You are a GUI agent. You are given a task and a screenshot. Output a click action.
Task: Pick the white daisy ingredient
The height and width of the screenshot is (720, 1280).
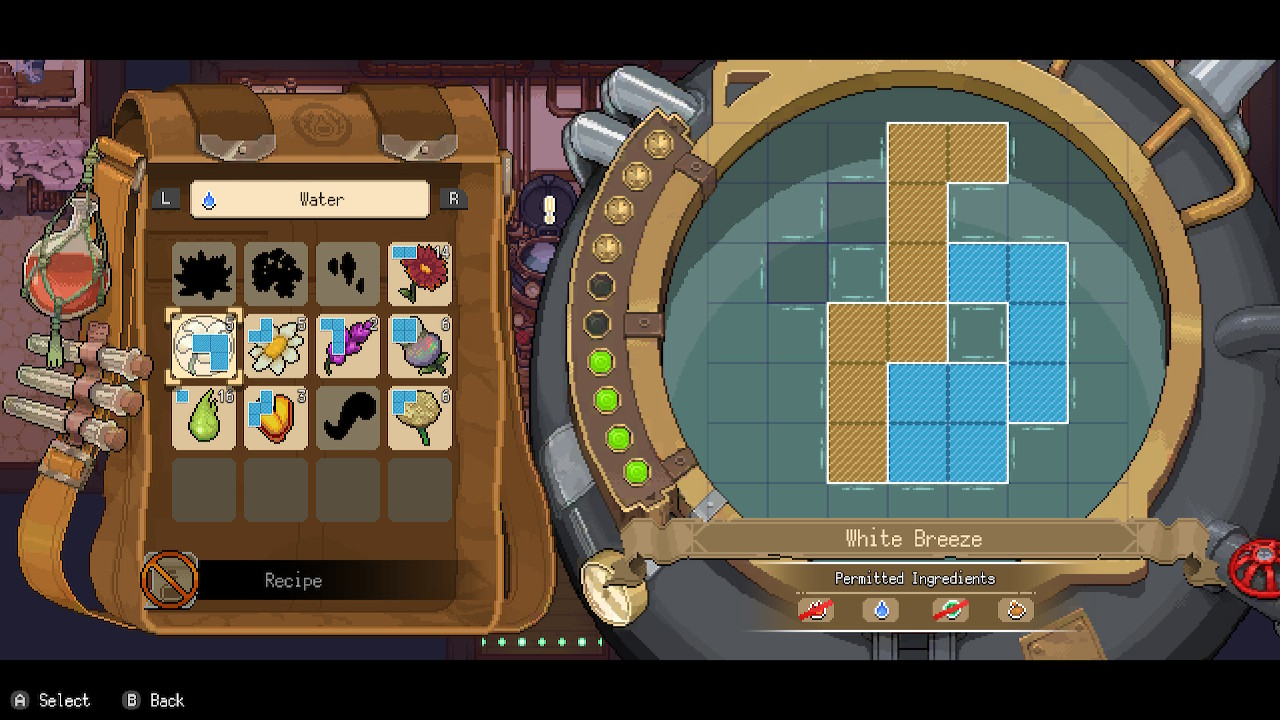276,346
